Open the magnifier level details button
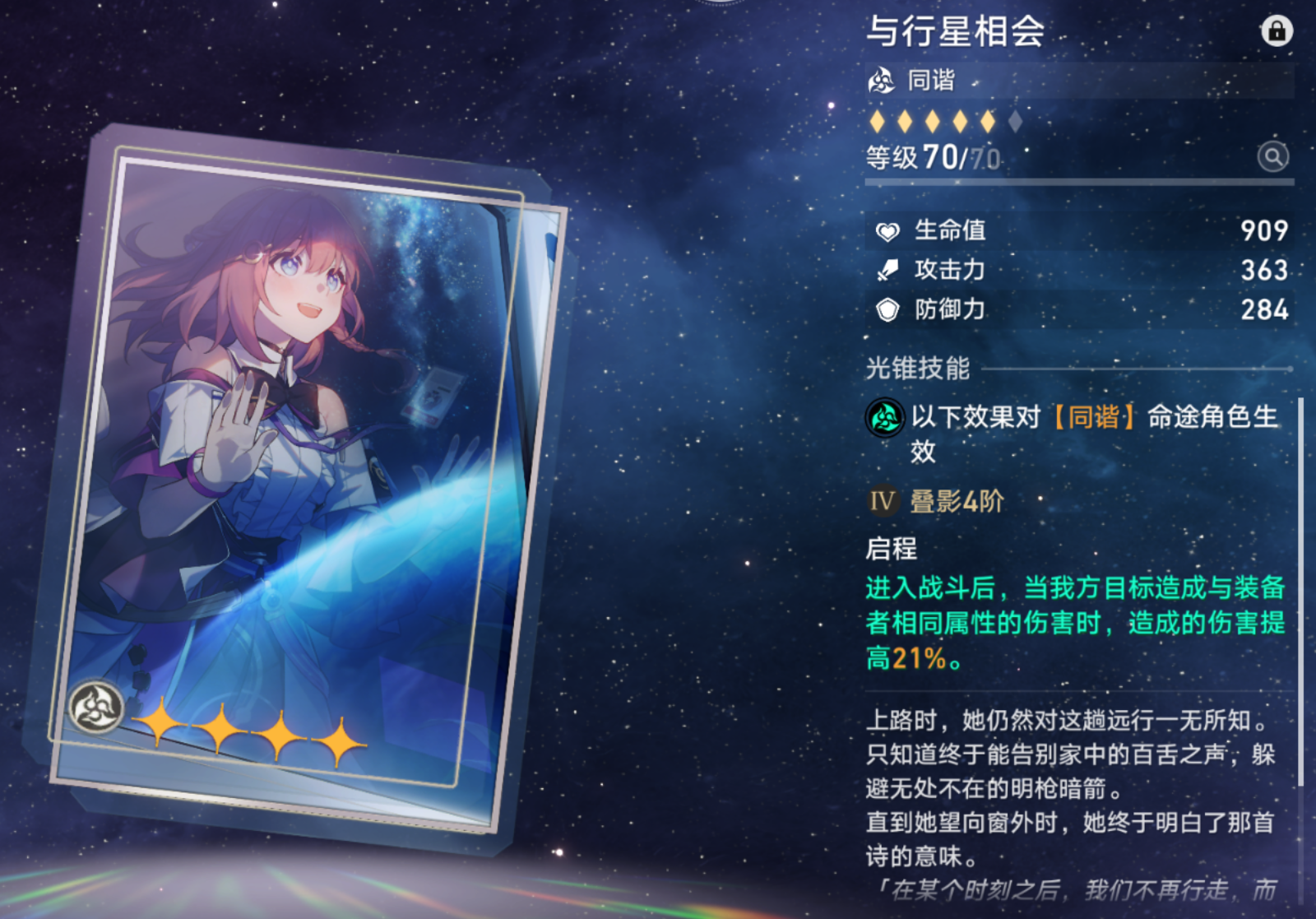1316x919 pixels. click(x=1272, y=156)
